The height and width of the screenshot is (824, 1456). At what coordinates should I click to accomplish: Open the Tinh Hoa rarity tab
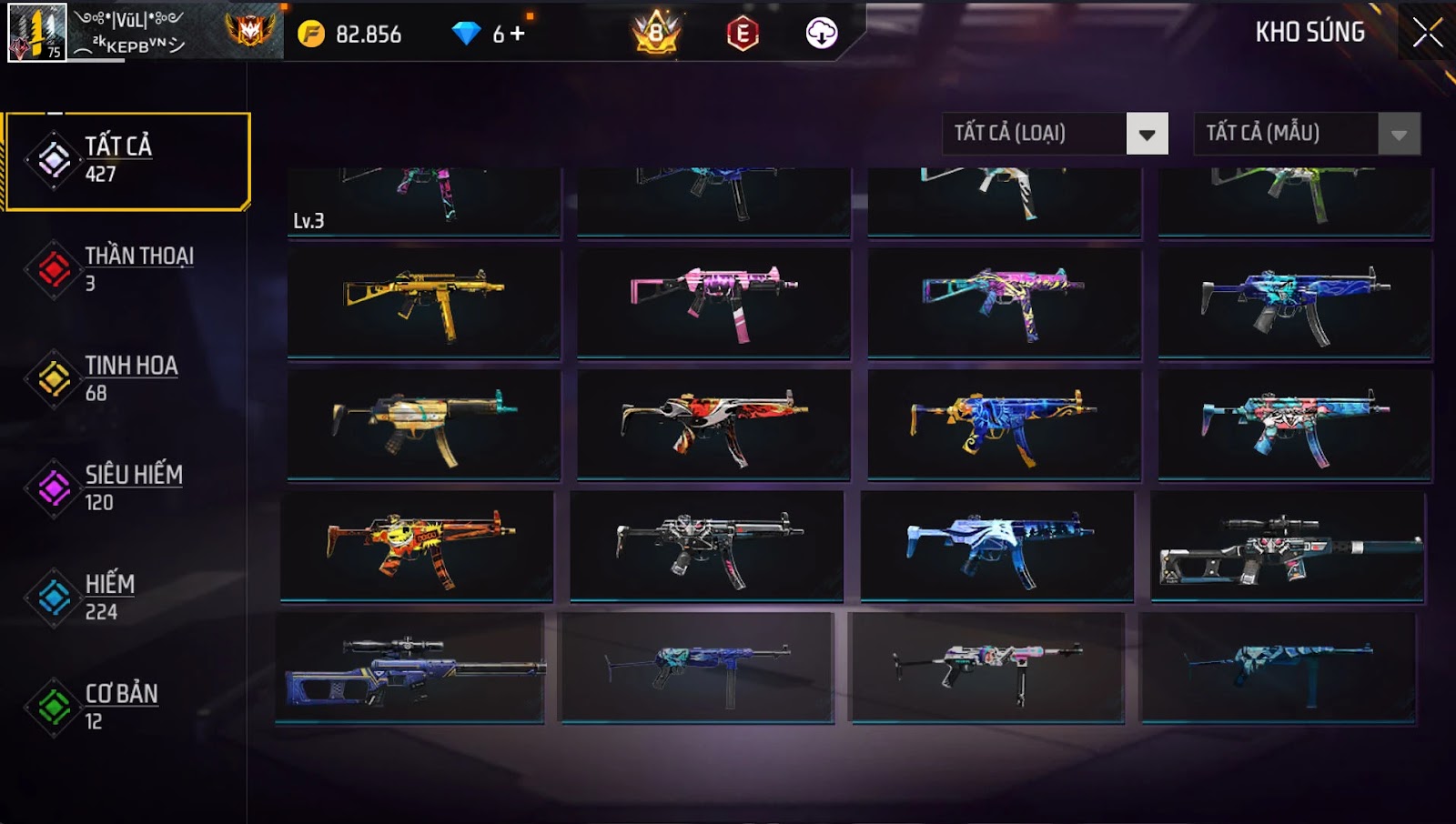pos(127,378)
